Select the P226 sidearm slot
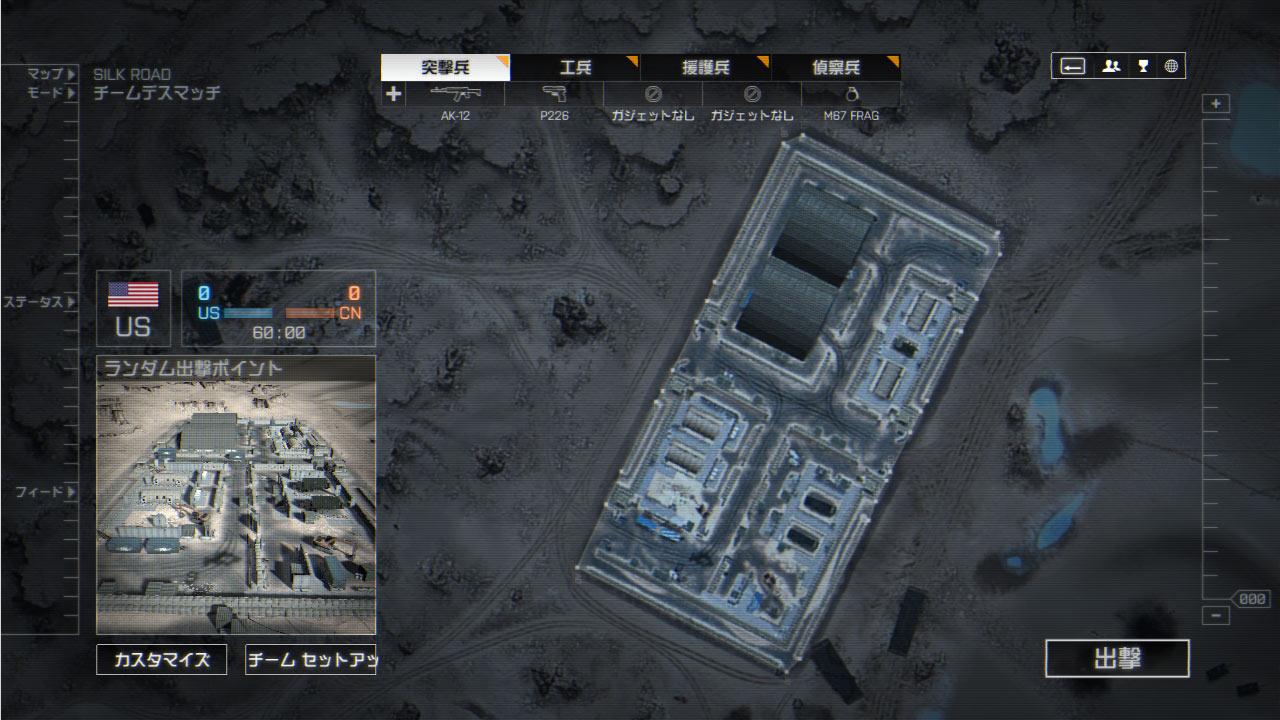 553,102
